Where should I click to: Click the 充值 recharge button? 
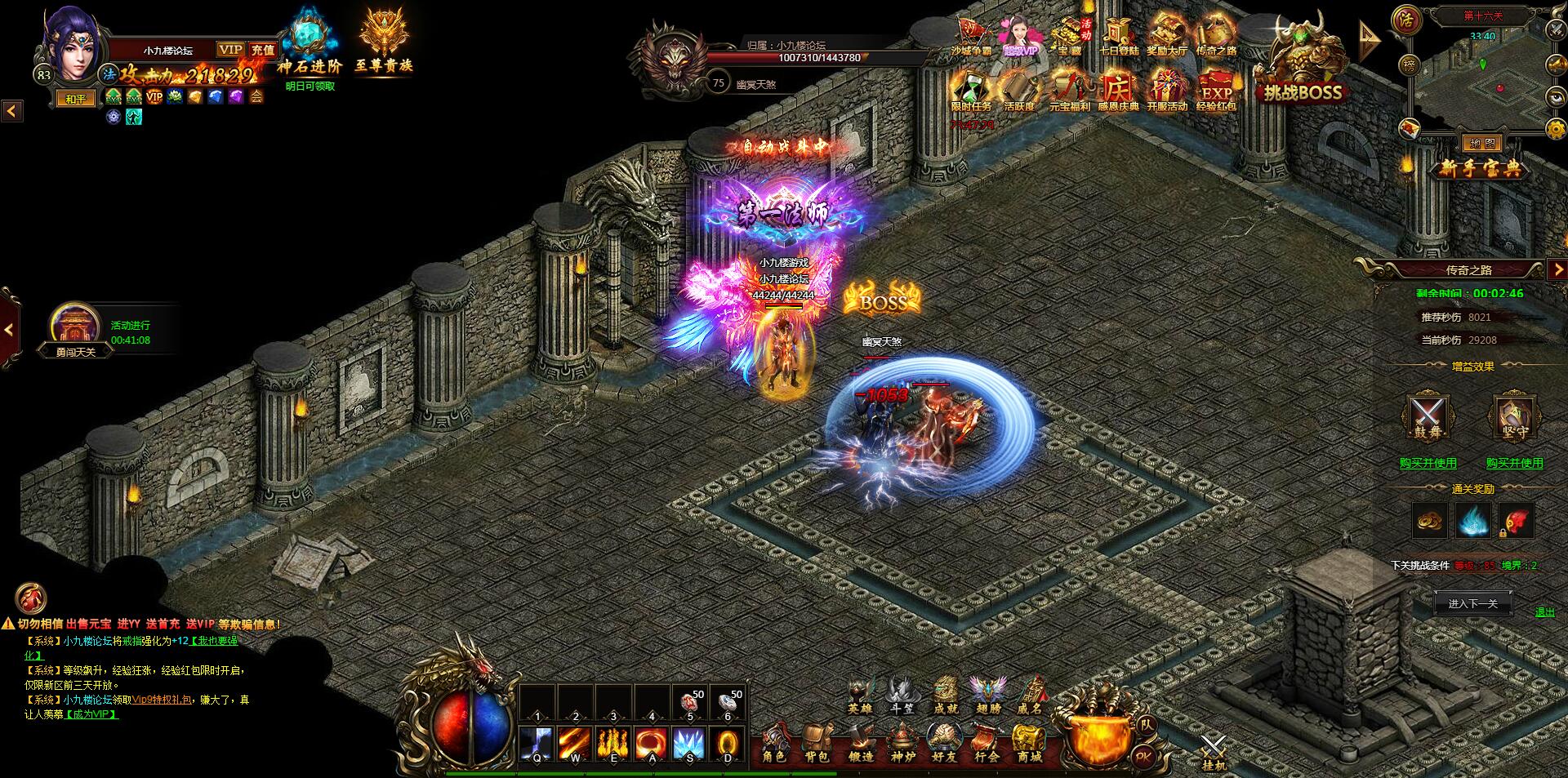click(x=262, y=50)
